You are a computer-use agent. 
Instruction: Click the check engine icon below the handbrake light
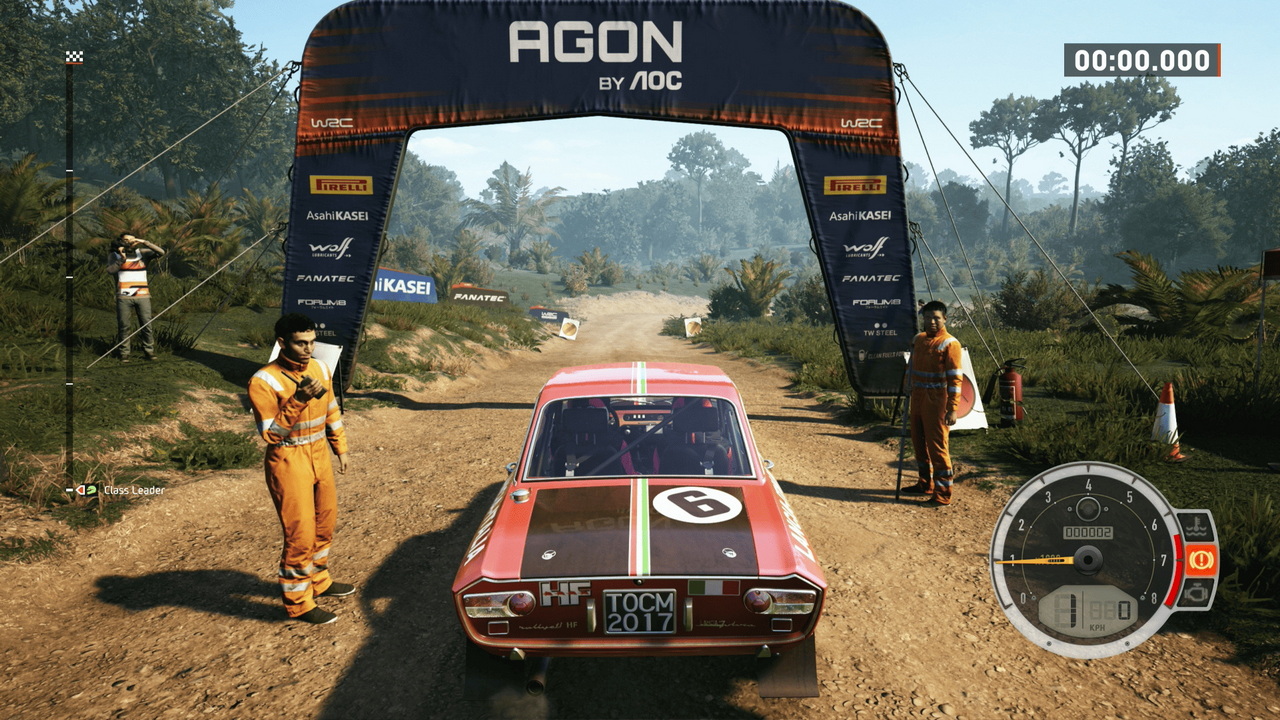pos(1196,593)
